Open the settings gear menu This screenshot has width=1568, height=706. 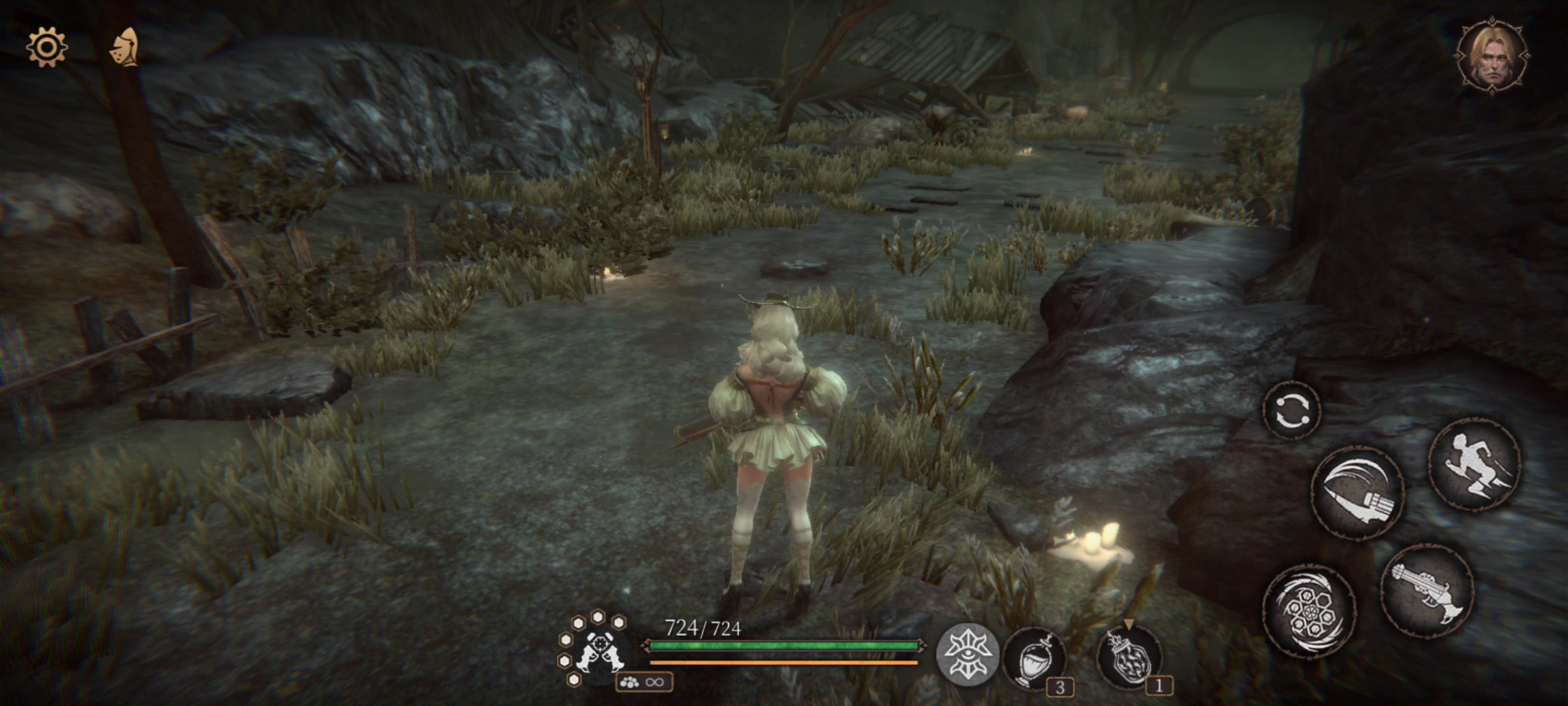(46, 47)
